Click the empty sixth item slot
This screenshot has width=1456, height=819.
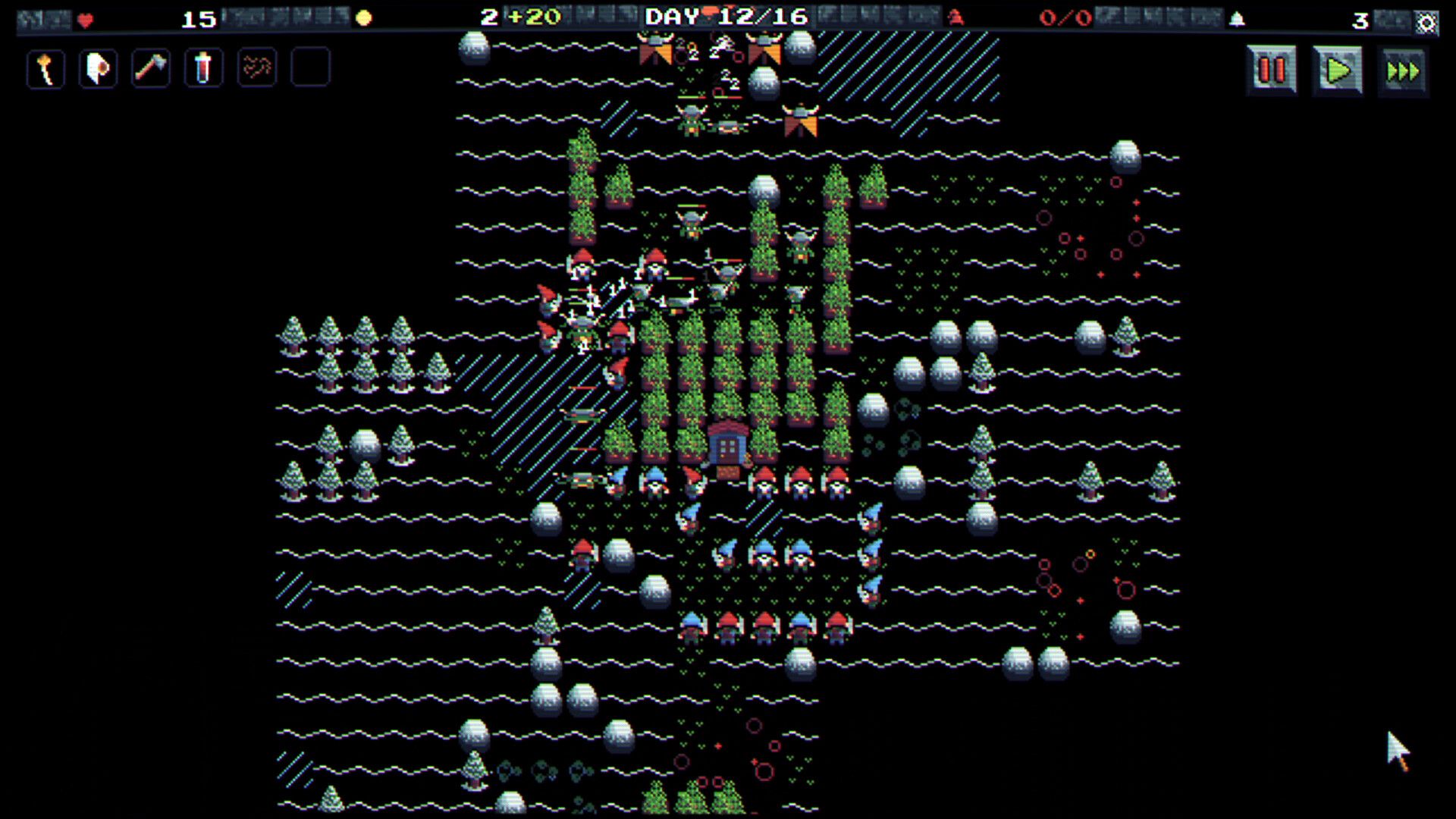[x=309, y=68]
